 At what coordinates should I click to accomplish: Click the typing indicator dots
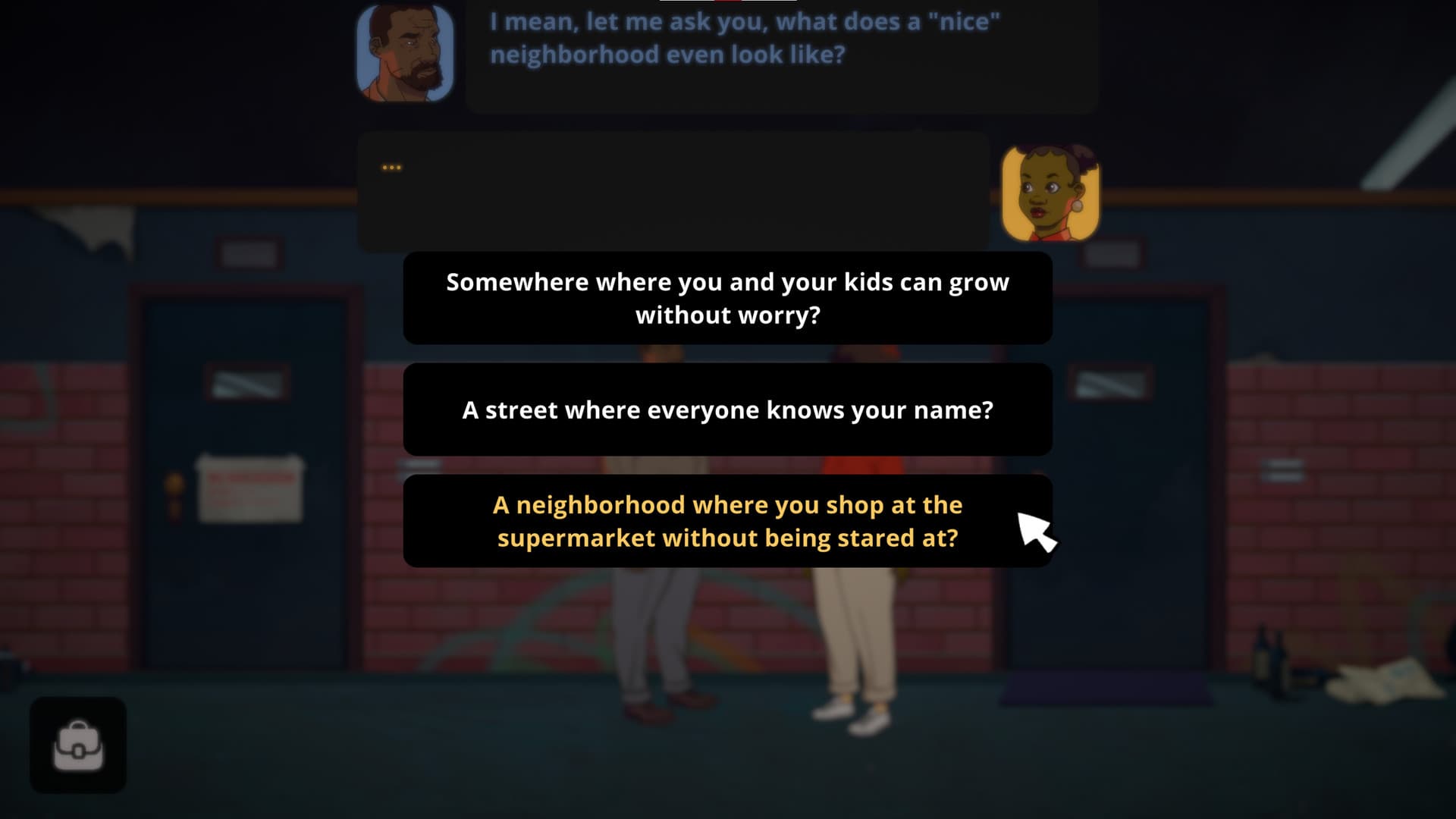pyautogui.click(x=393, y=167)
